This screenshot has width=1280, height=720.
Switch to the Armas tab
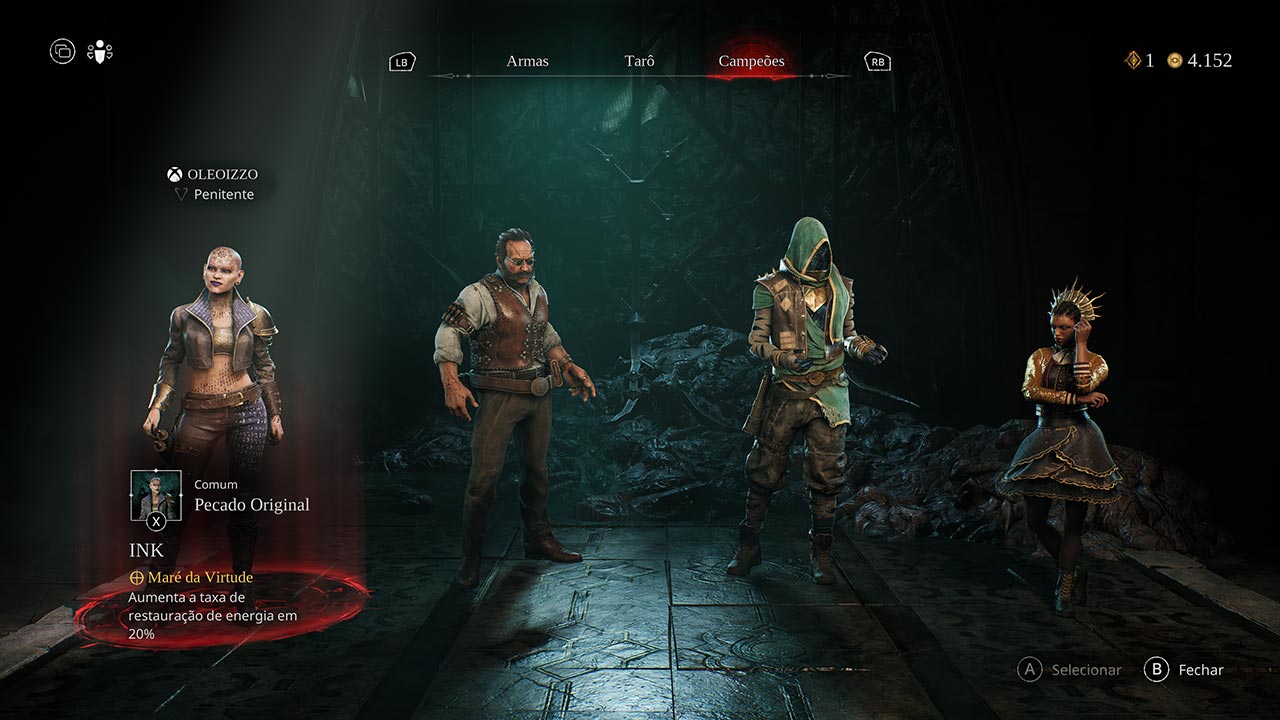[527, 61]
